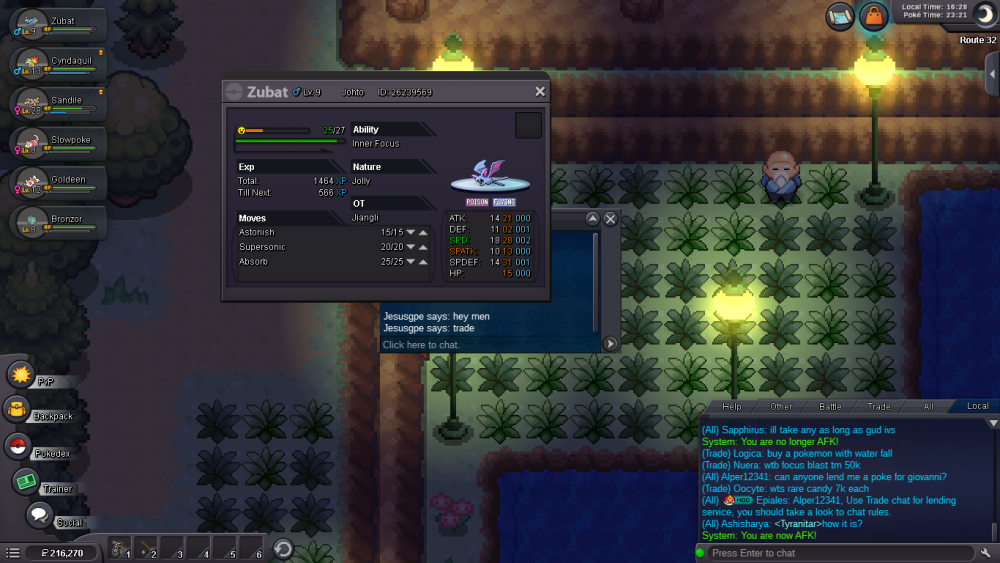The width and height of the screenshot is (1000, 563).
Task: Open the Pokedex
Action: [x=18, y=446]
